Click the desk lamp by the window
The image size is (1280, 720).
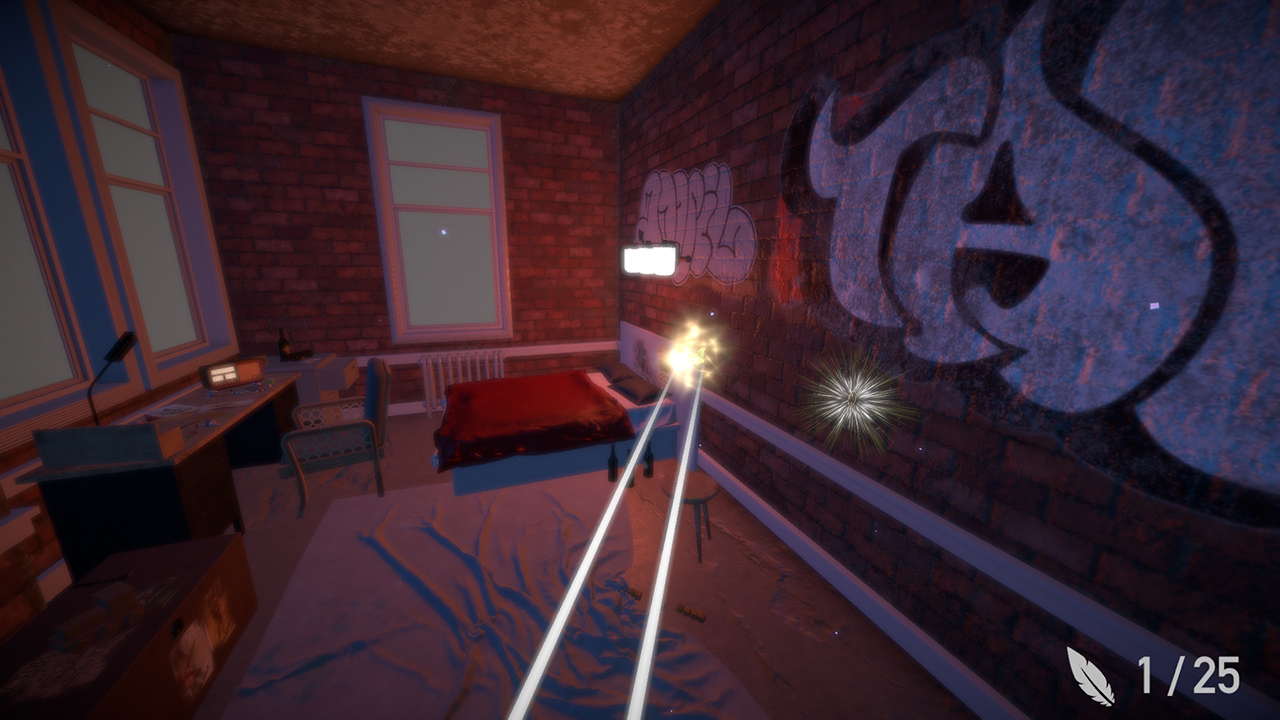[120, 345]
